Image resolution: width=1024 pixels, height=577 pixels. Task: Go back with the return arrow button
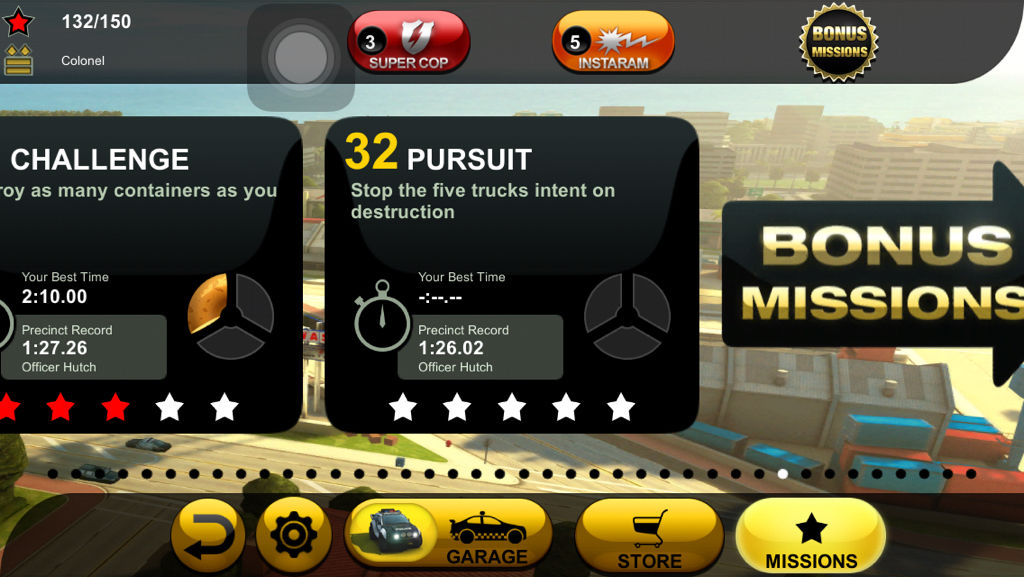click(207, 536)
